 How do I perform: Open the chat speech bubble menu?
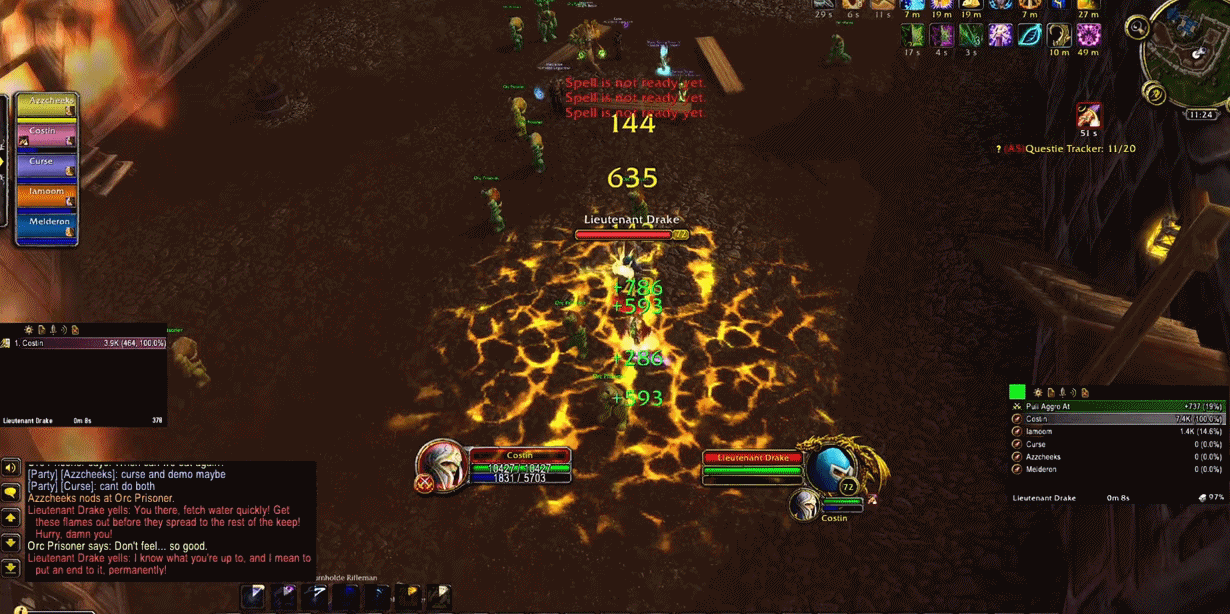[x=11, y=493]
